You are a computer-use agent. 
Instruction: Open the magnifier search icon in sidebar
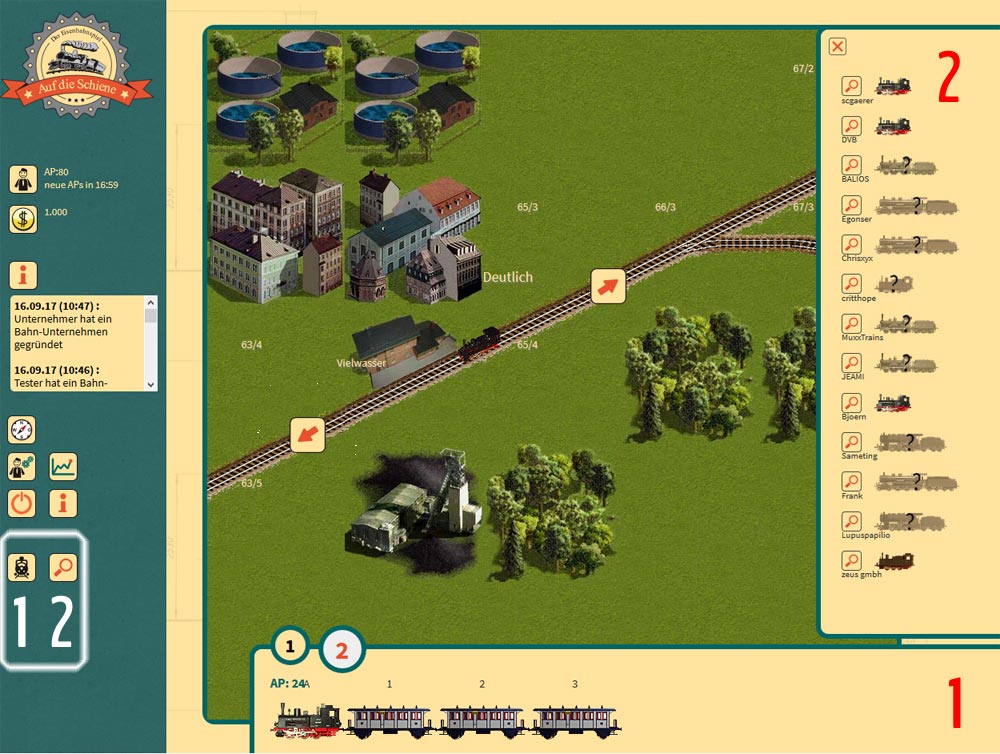point(64,567)
